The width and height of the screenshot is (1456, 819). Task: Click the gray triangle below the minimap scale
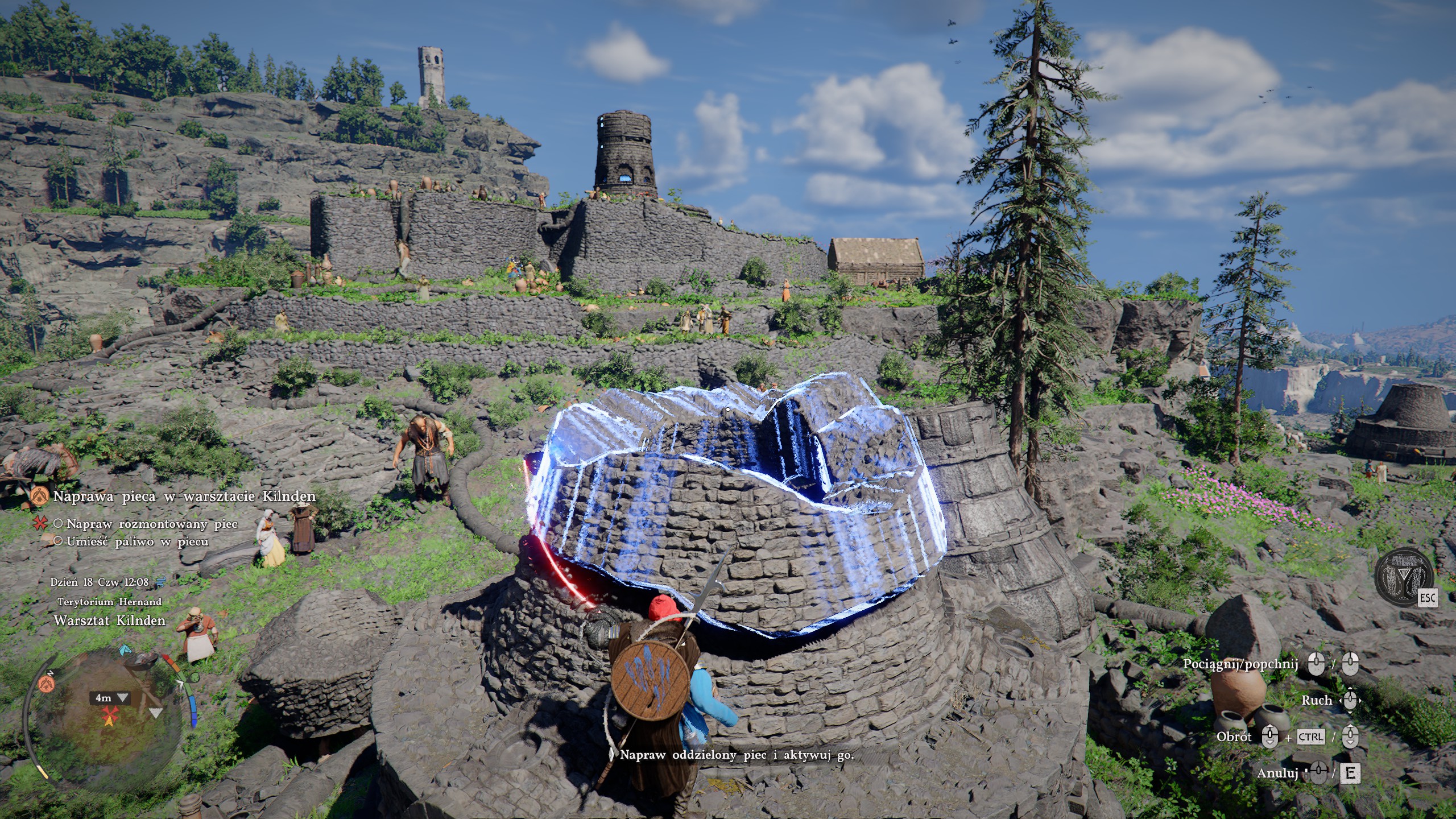[155, 713]
